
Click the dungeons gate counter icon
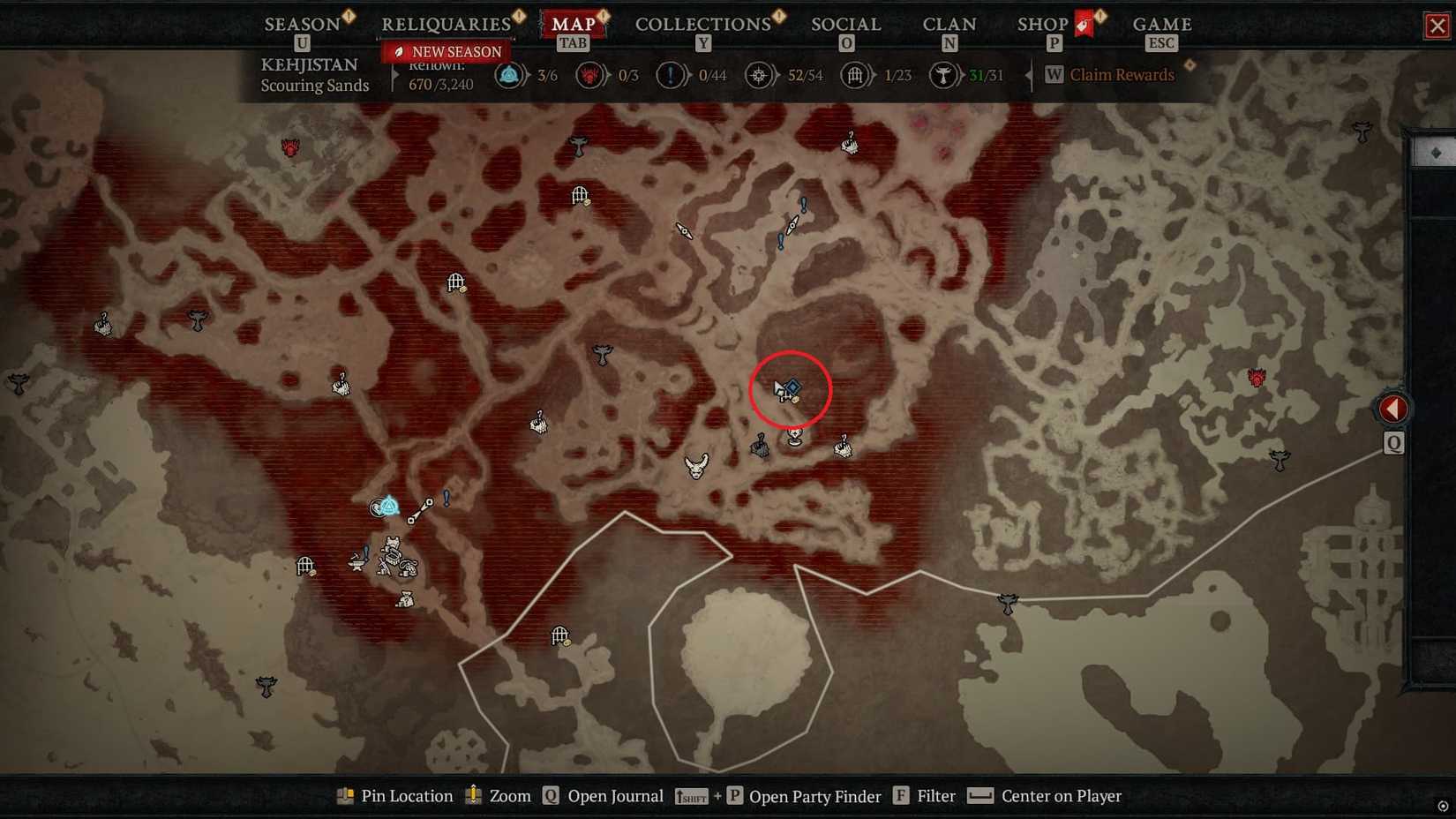[855, 75]
